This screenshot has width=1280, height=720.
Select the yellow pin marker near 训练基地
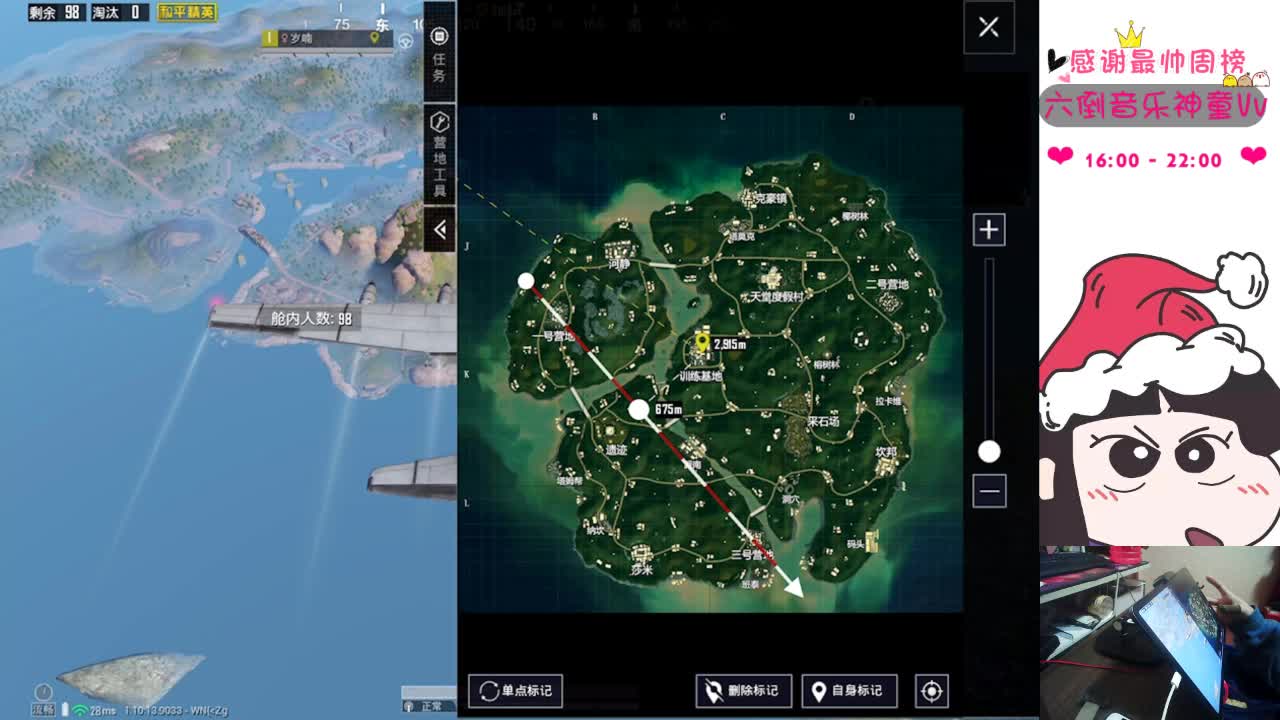click(x=702, y=343)
